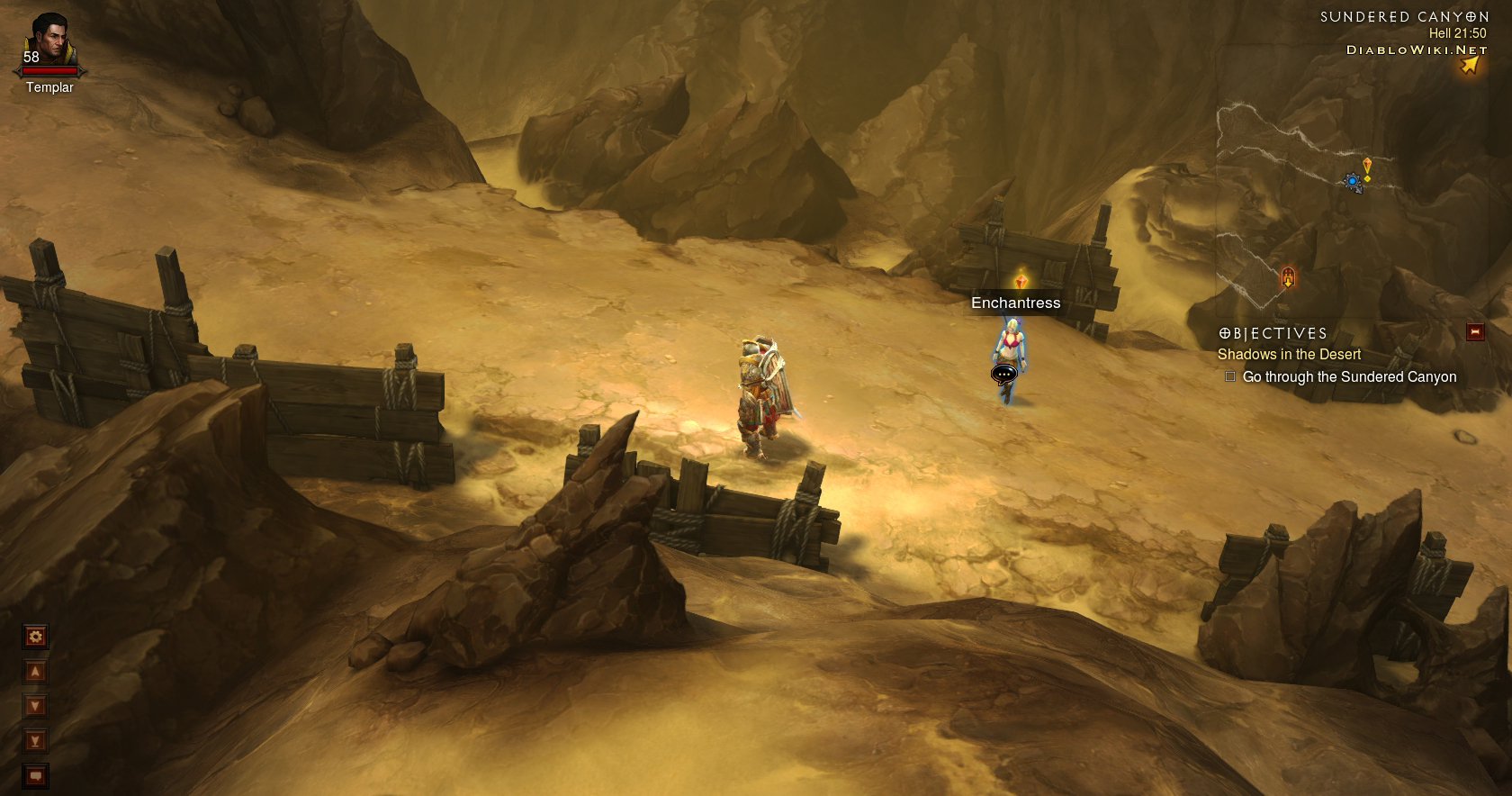
Task: Click the chat up-arrow button
Action: 35,672
